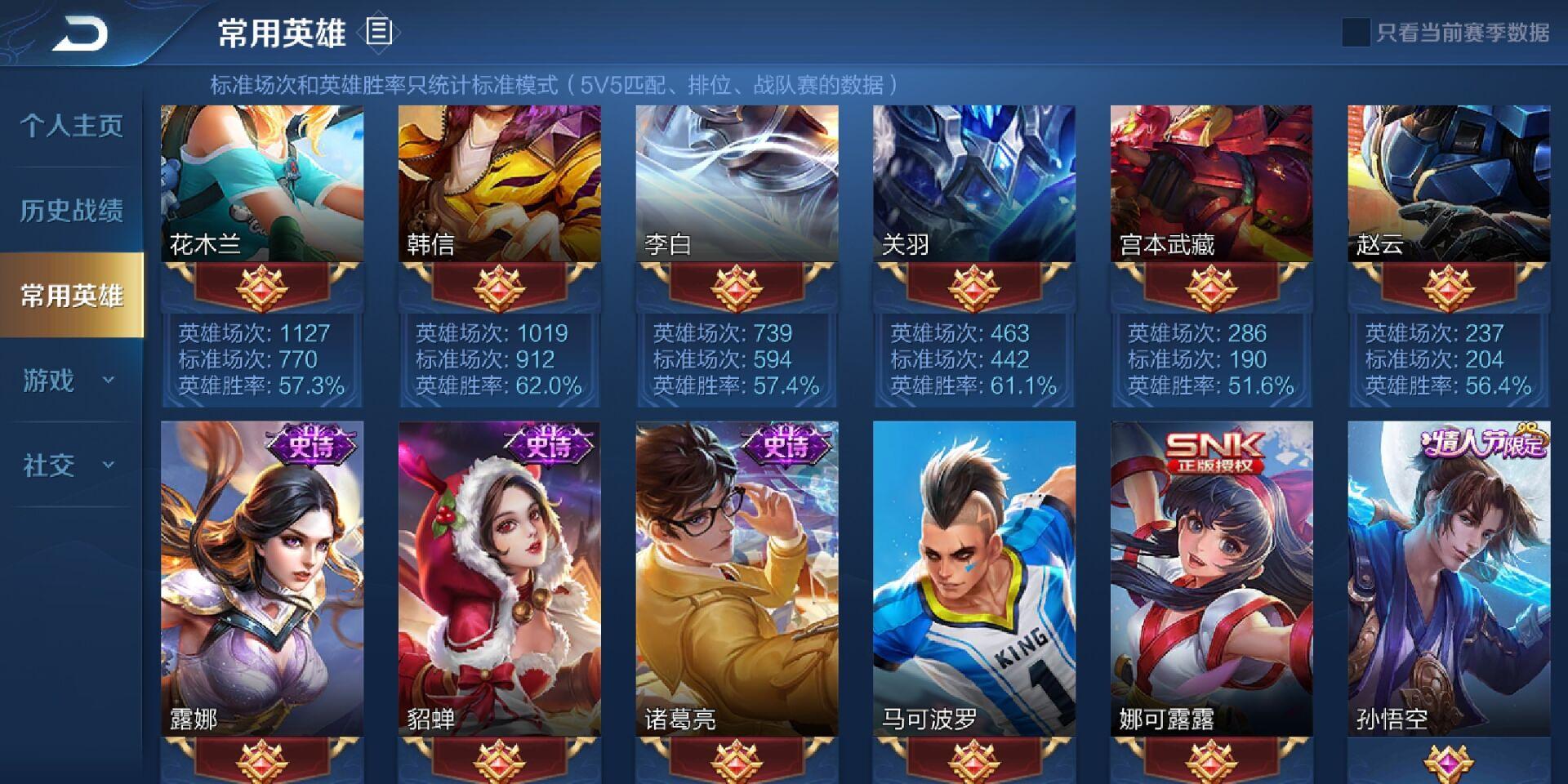Click the red gem slider emblem under 赵云
Screen dimensions: 1568x784
pos(1447,287)
